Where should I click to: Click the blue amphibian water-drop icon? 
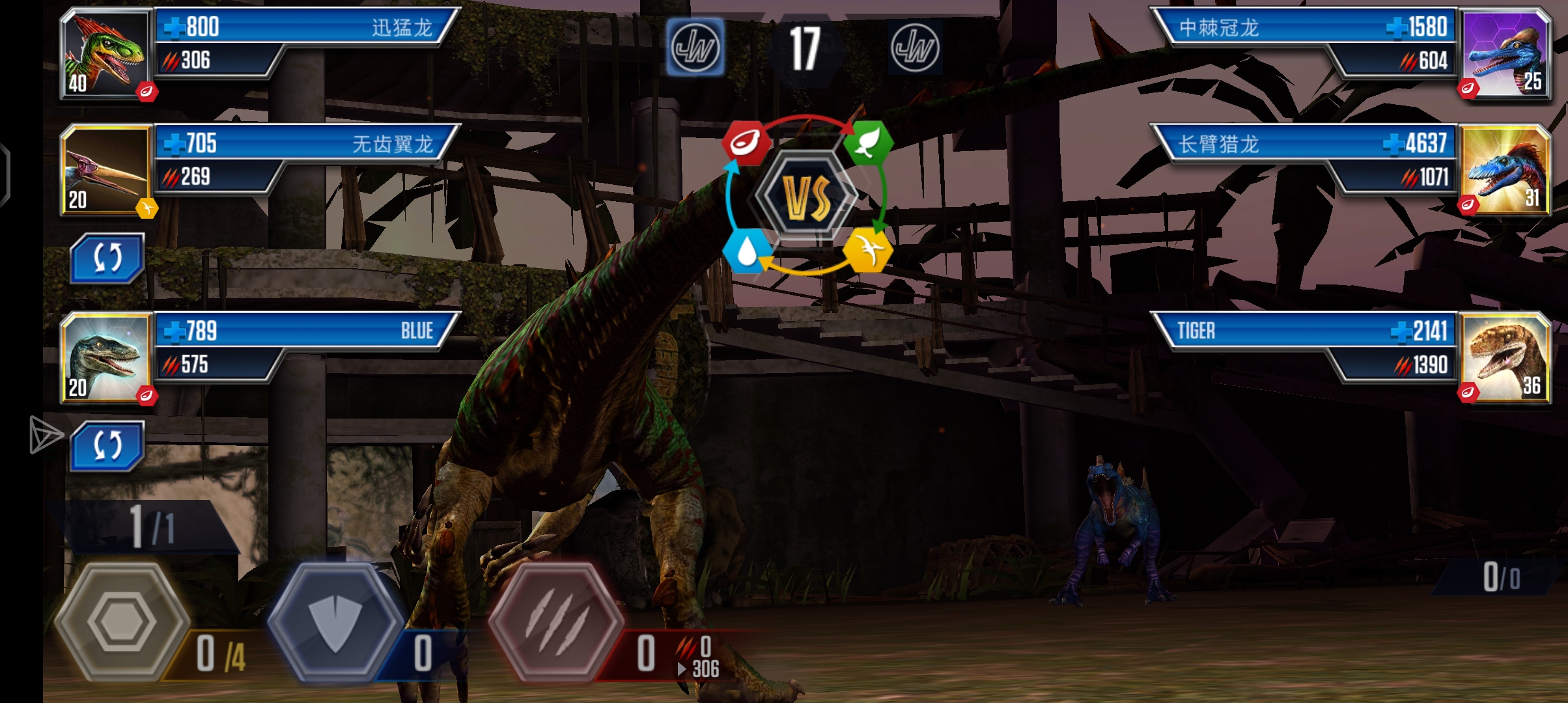pyautogui.click(x=745, y=251)
